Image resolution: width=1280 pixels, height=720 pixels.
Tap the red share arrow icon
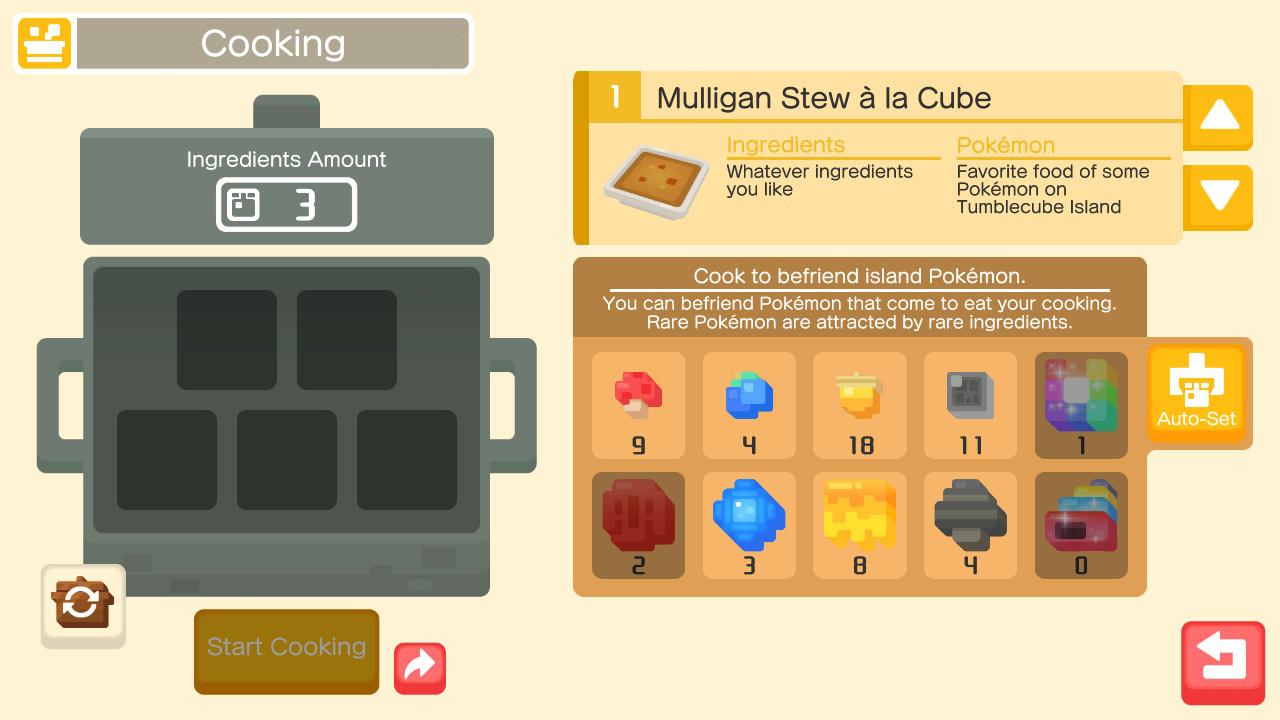(420, 668)
